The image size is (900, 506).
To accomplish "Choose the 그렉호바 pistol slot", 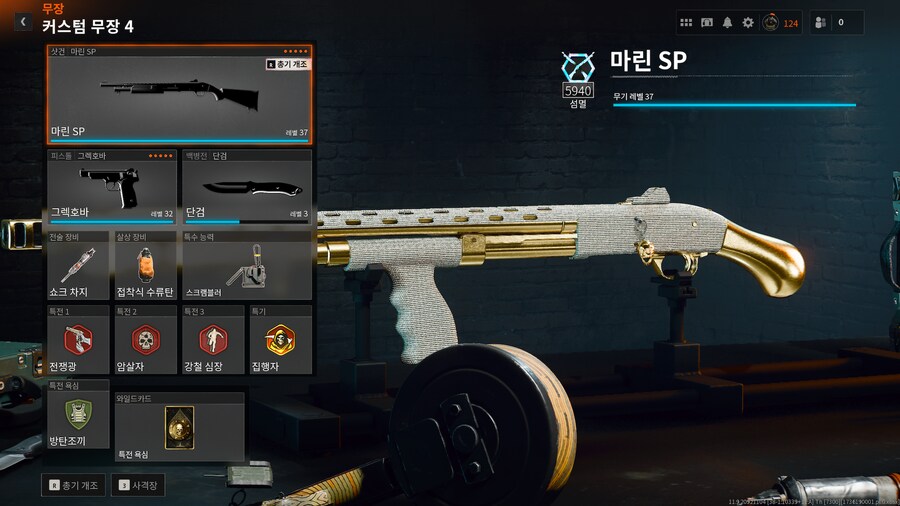I will tap(112, 188).
